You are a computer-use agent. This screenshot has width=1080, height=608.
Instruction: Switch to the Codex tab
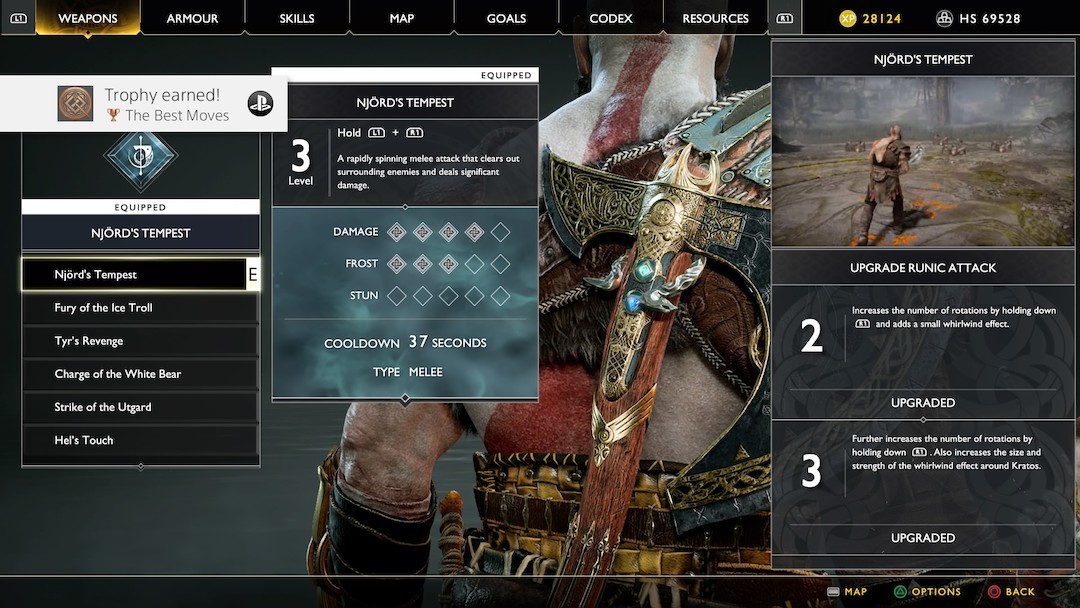click(x=611, y=18)
